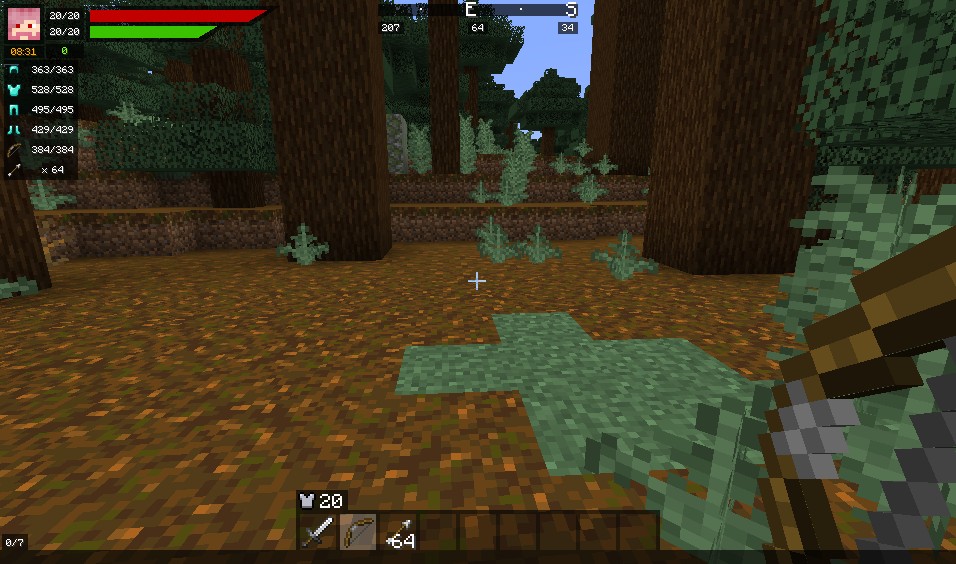Click the diamond helmet durability icon

pyautogui.click(x=14, y=70)
